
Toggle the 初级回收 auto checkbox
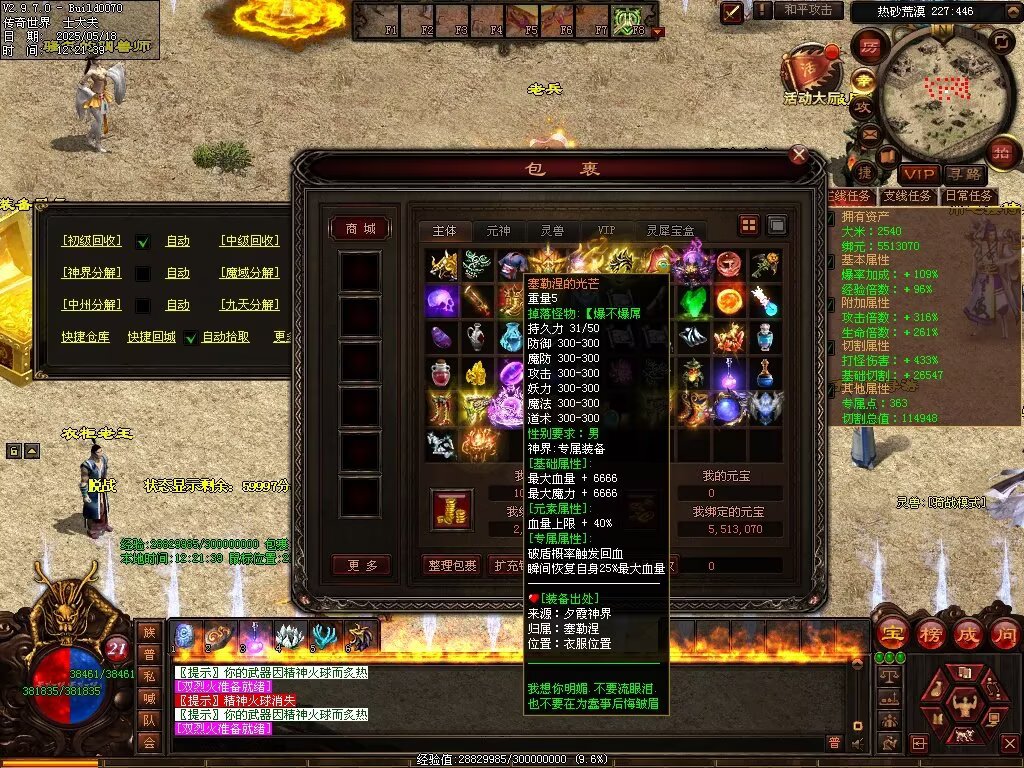tap(143, 241)
